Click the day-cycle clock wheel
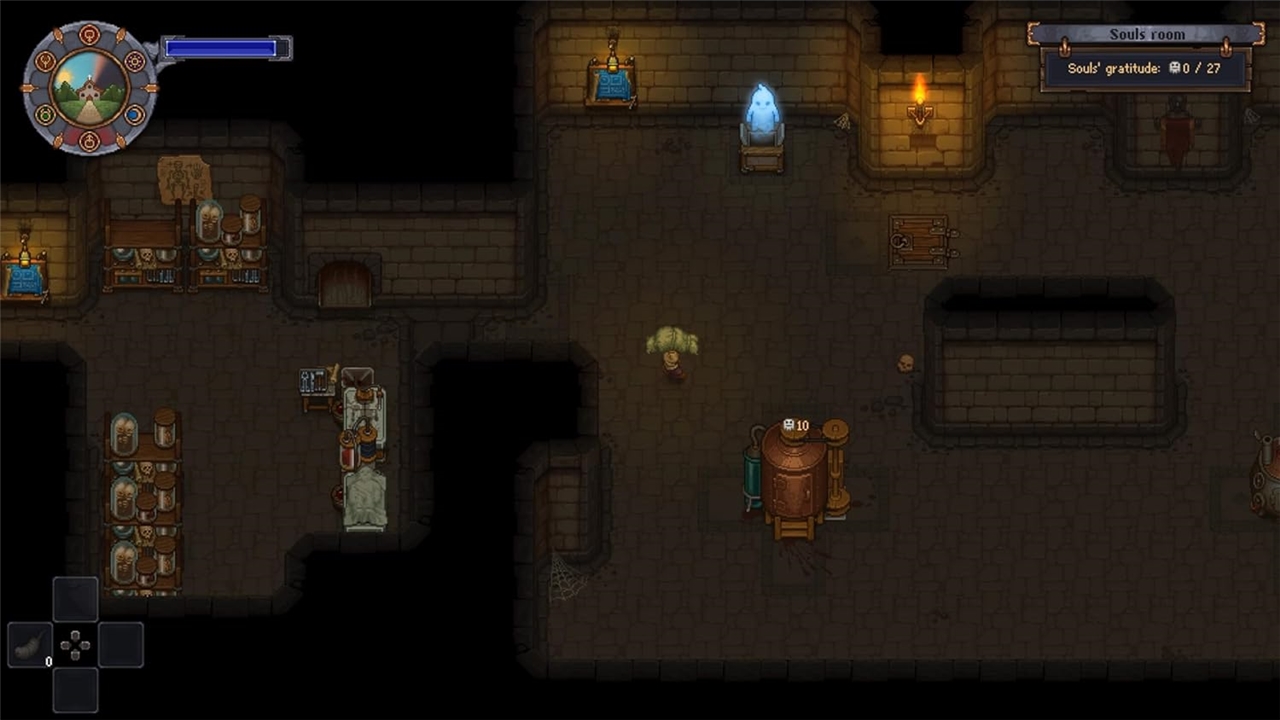1280x720 pixels. (x=90, y=88)
